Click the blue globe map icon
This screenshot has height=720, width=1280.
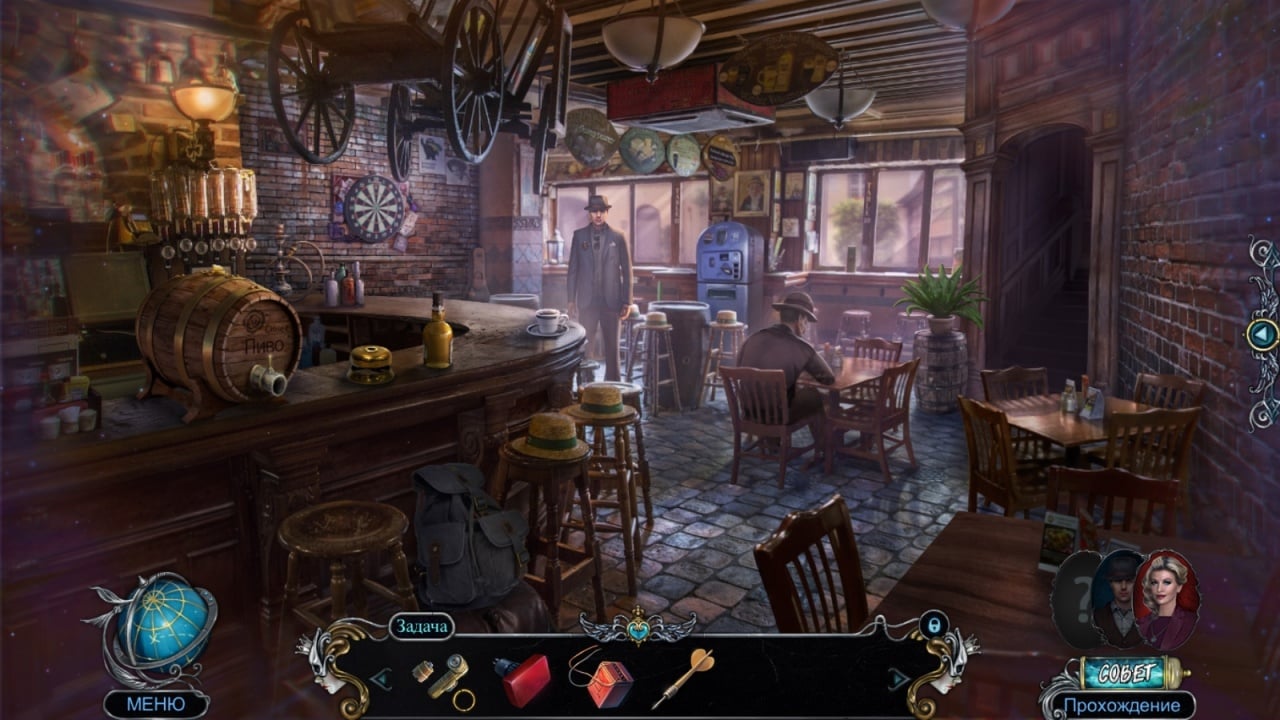point(165,622)
